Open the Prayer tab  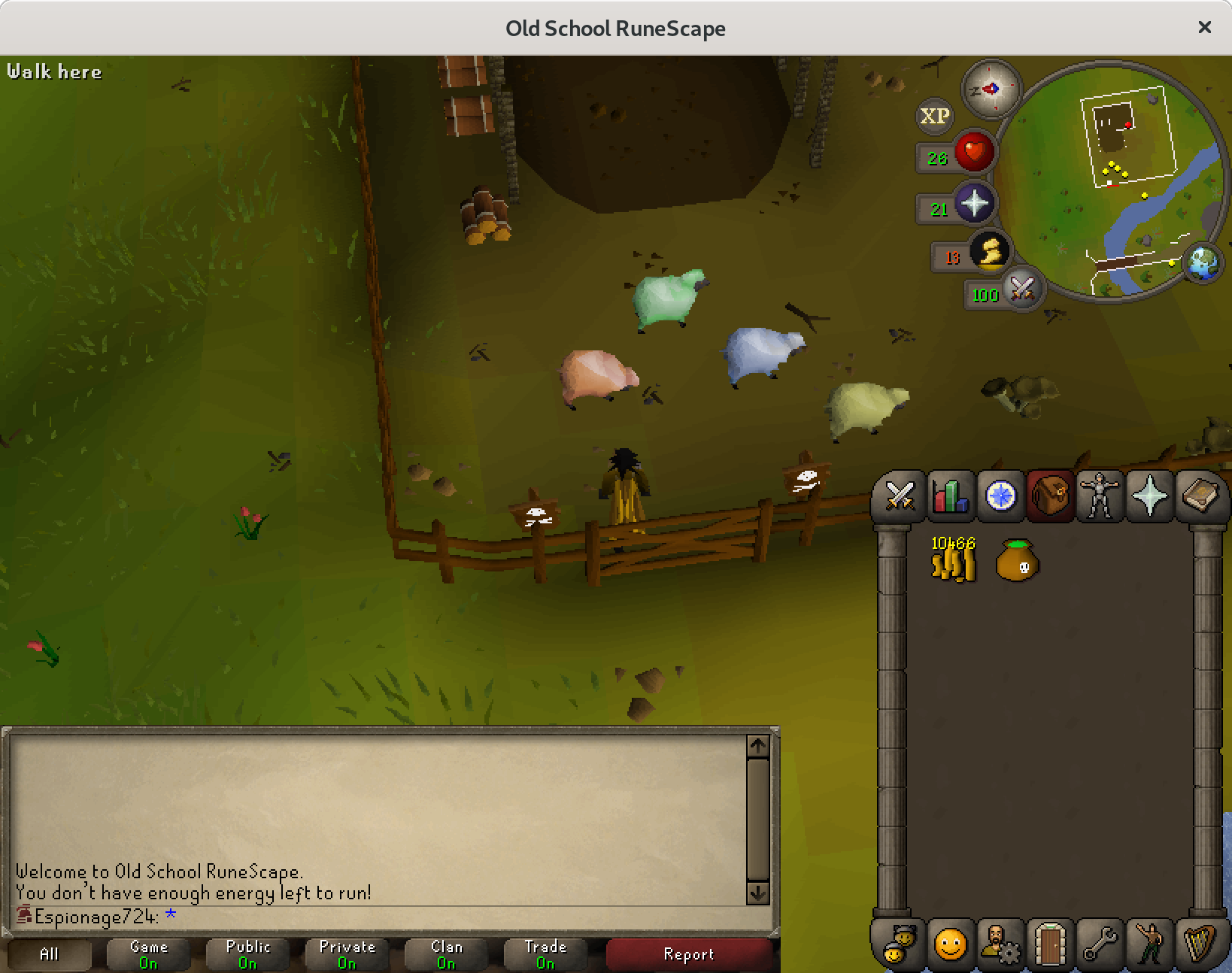[1149, 496]
